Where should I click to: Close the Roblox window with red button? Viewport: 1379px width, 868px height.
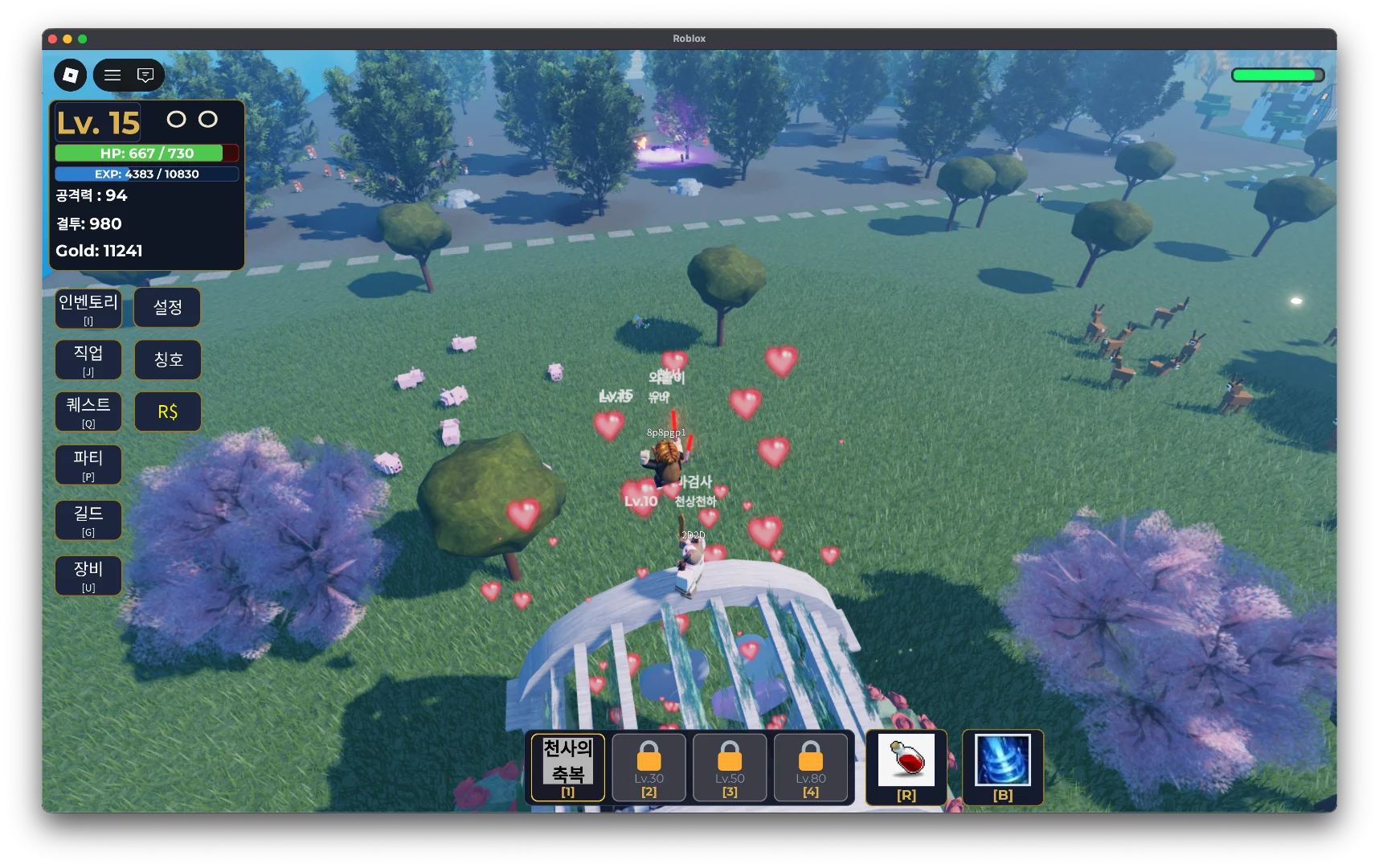52,39
